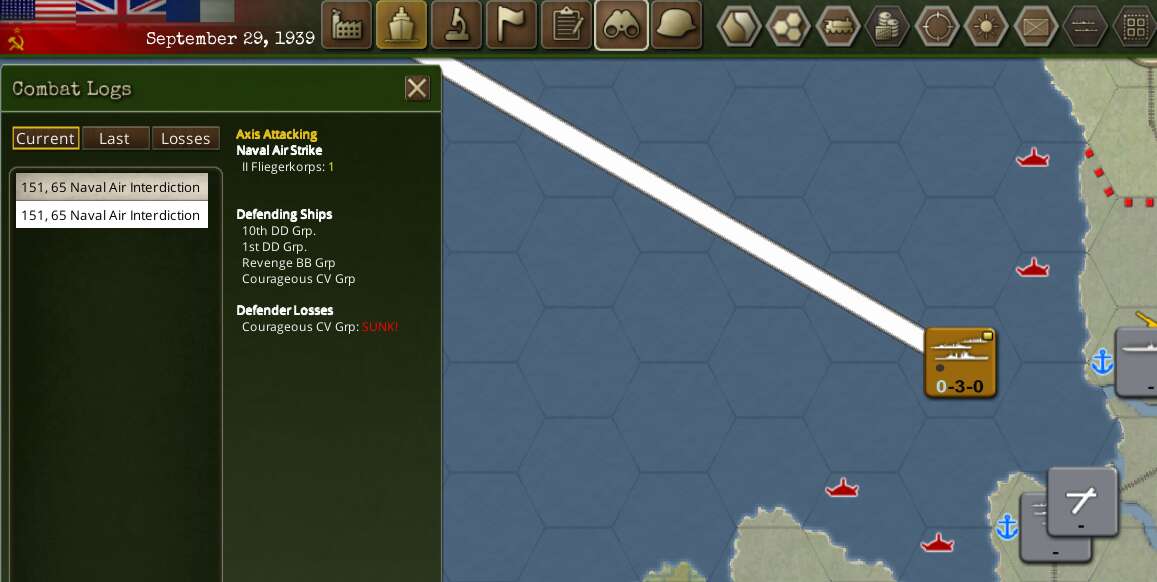Click the soldier helmet toolbar button
The height and width of the screenshot is (582, 1157).
point(676,25)
